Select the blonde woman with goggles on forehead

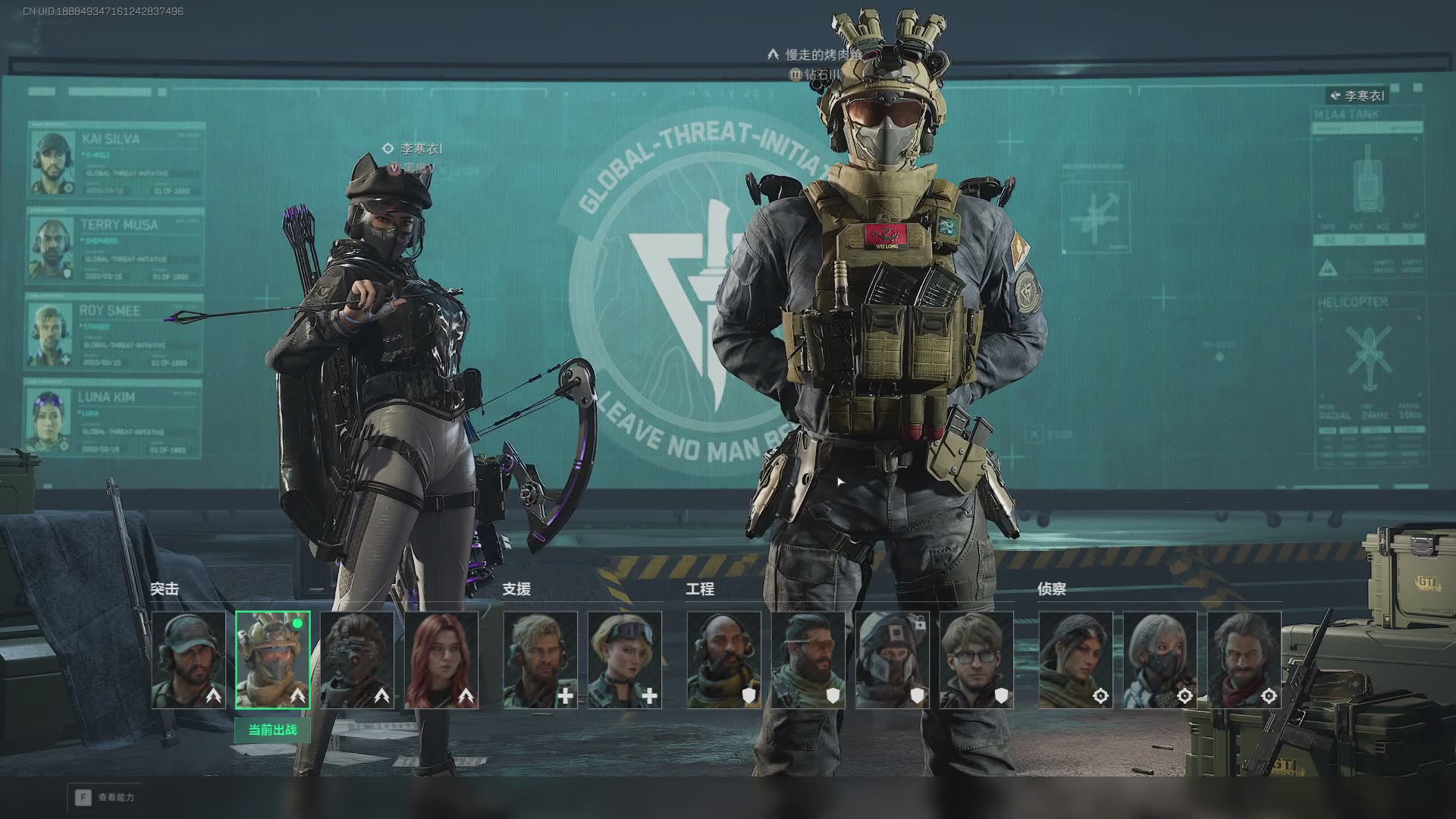click(x=625, y=660)
